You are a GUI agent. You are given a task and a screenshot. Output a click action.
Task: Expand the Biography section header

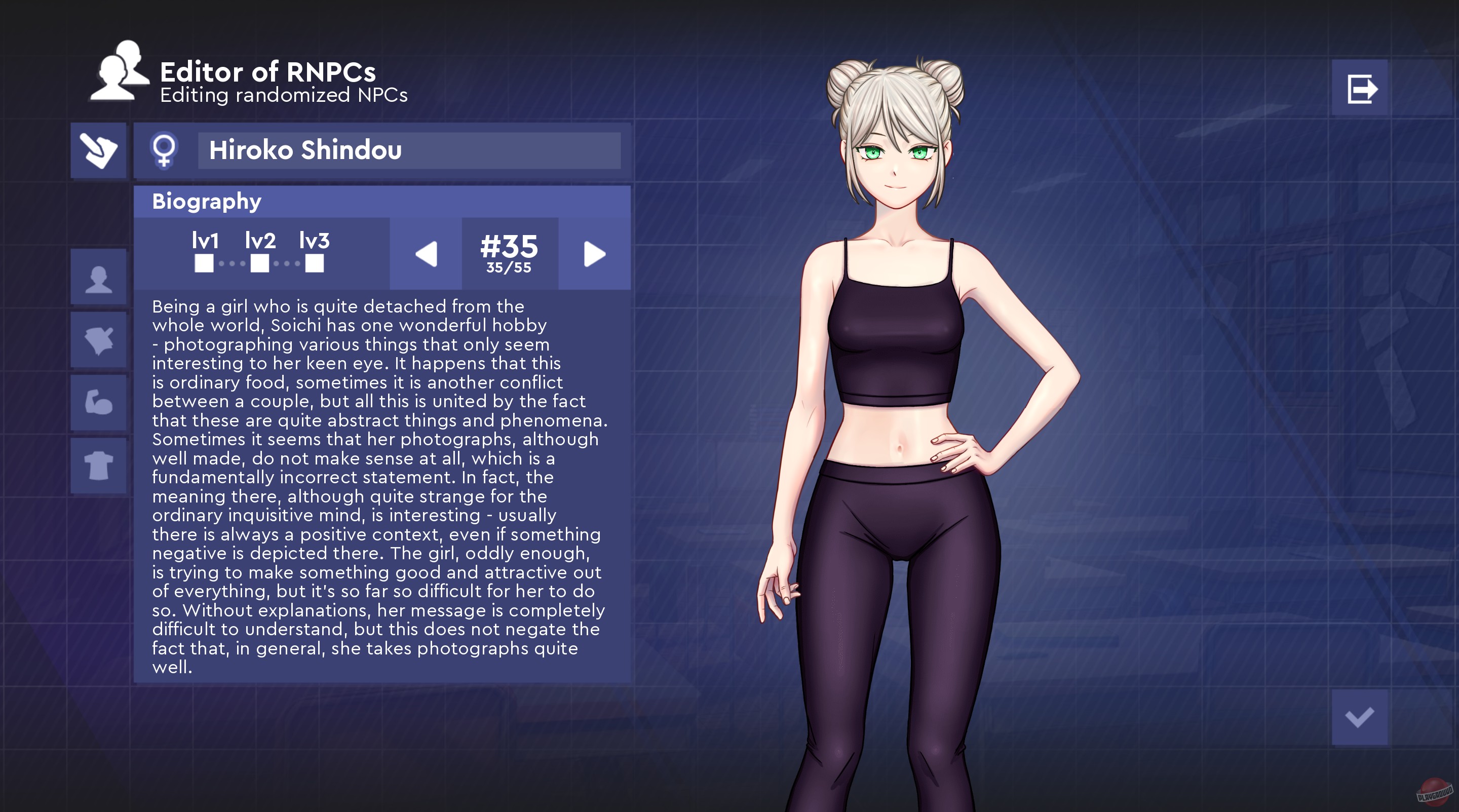coord(206,201)
